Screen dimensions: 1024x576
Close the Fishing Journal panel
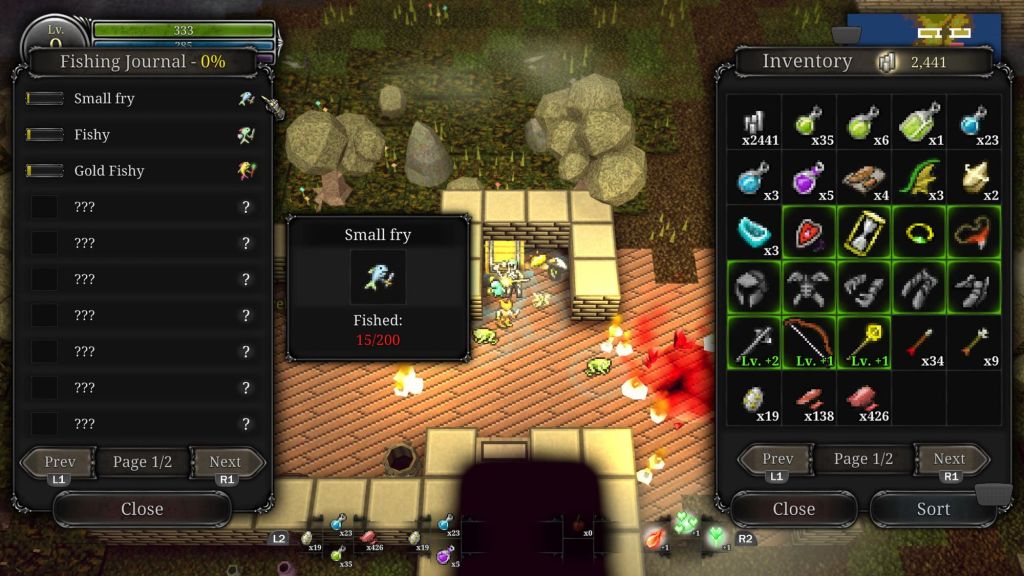(142, 509)
